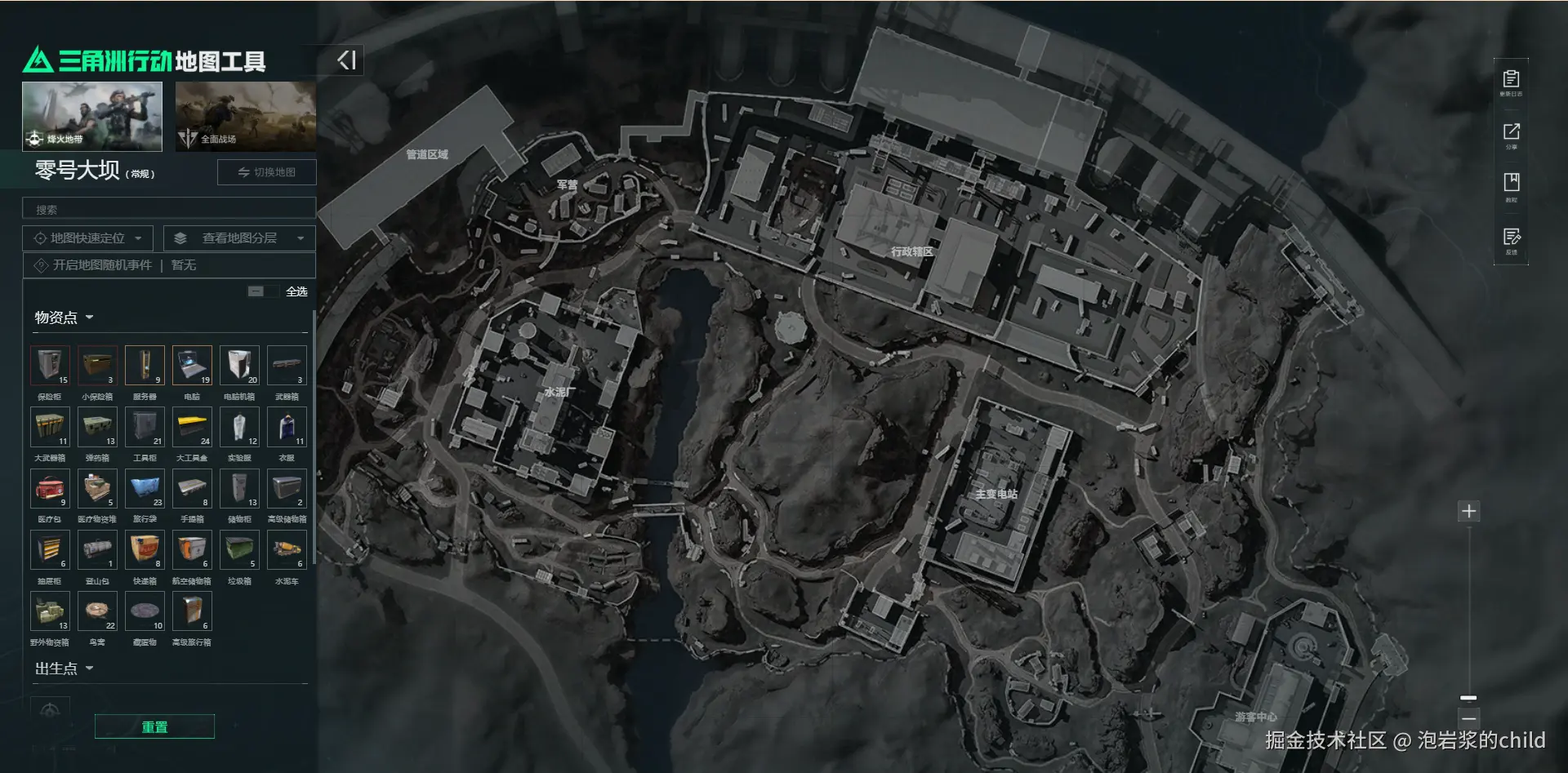Select the 电脑 laptop loot filter

192,365
